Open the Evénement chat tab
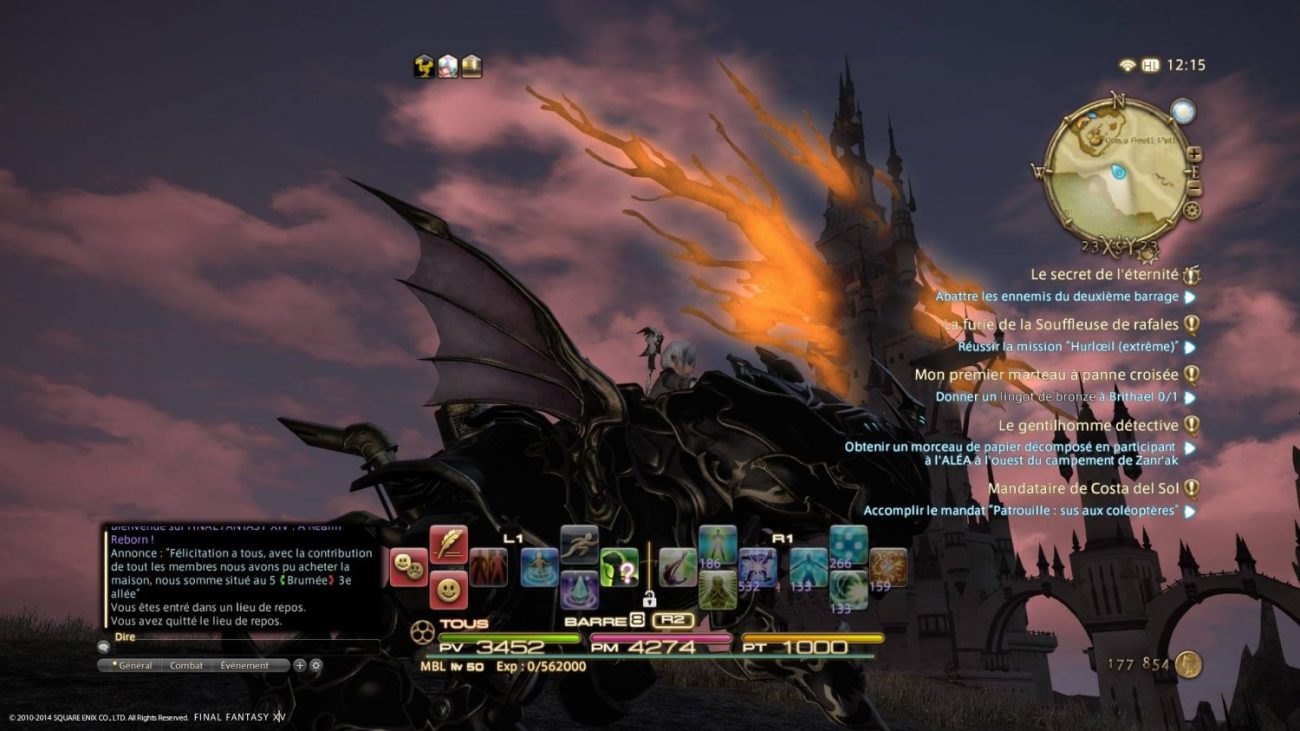Screen dimensions: 1300x731 tap(244, 665)
